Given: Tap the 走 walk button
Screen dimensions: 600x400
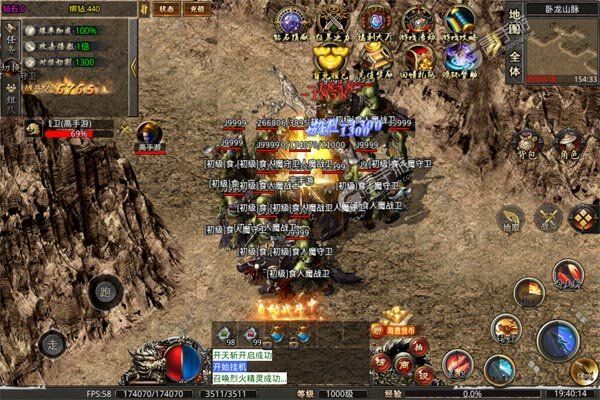Looking at the screenshot, I should coord(52,343).
